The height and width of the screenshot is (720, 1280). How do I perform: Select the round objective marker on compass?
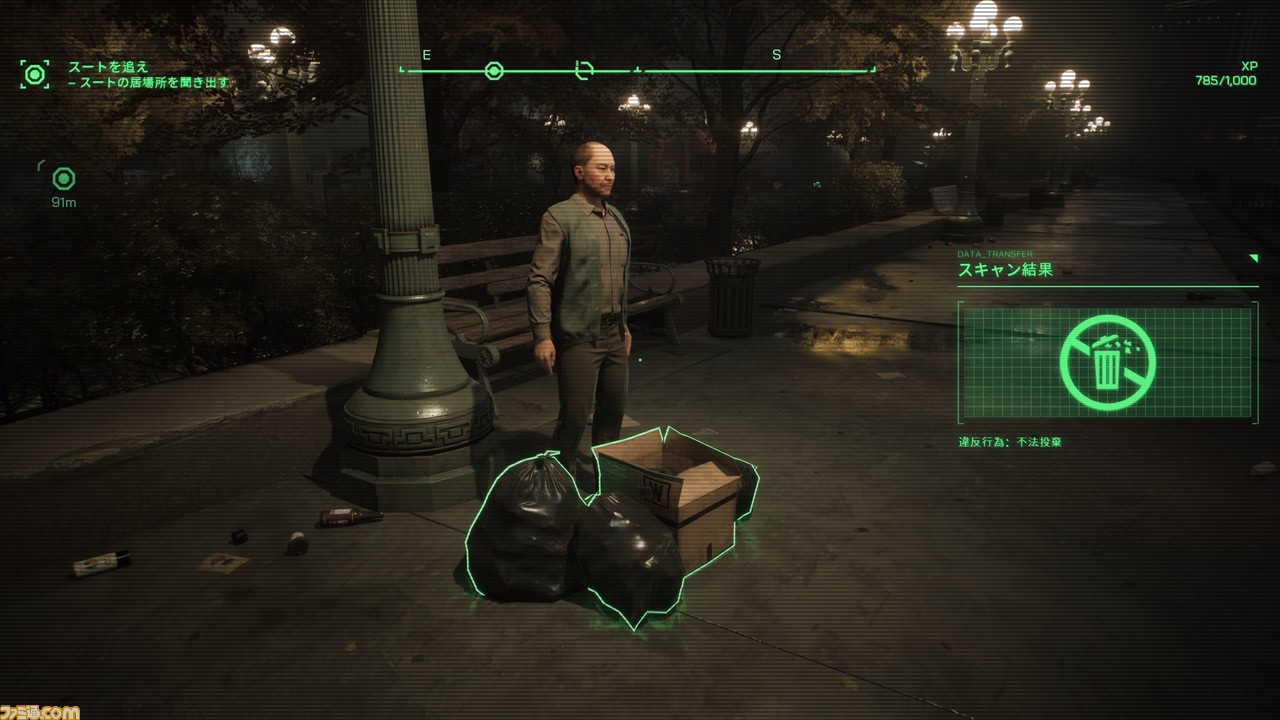(493, 71)
